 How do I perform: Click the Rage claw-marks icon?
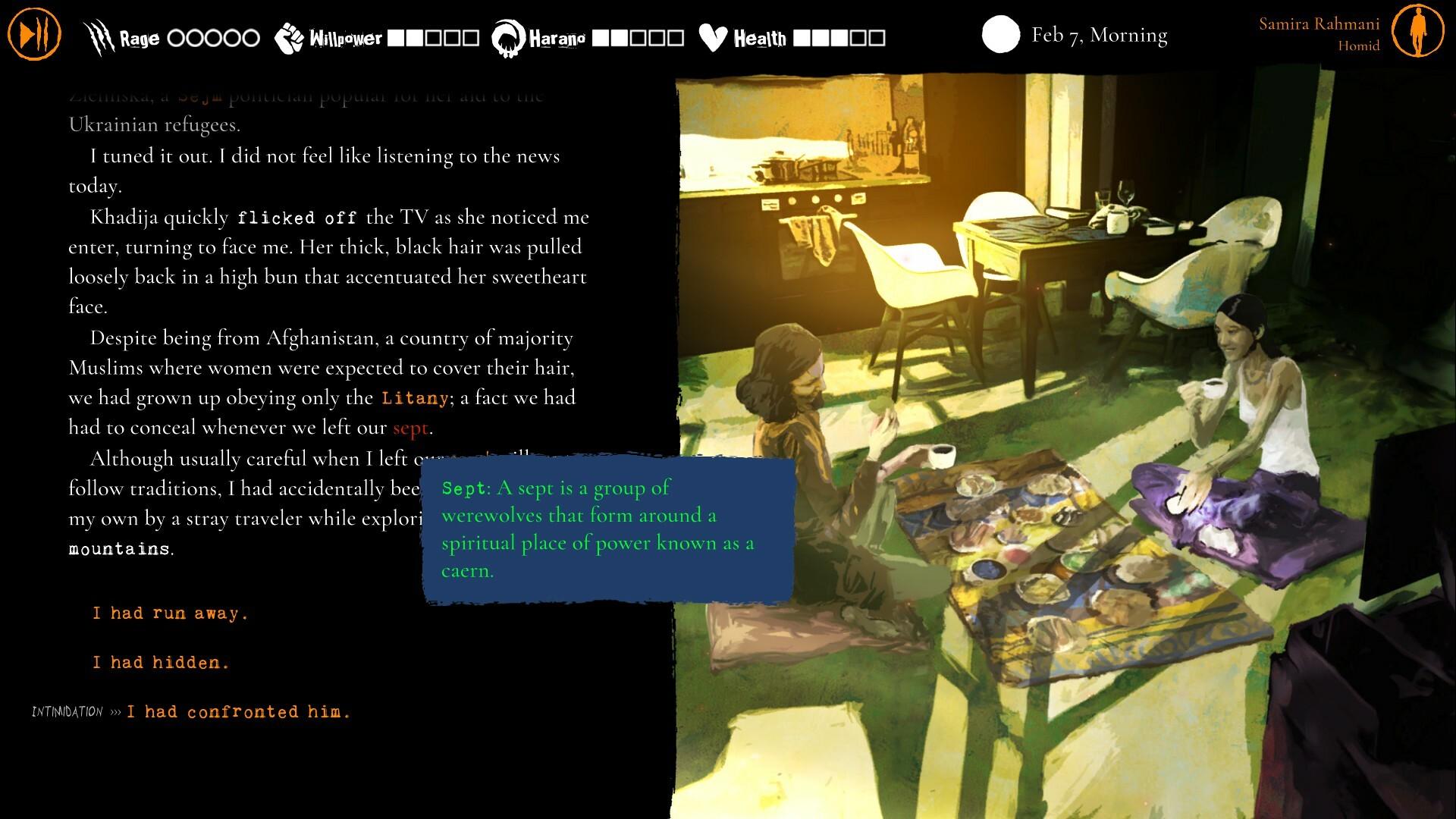coord(97,34)
